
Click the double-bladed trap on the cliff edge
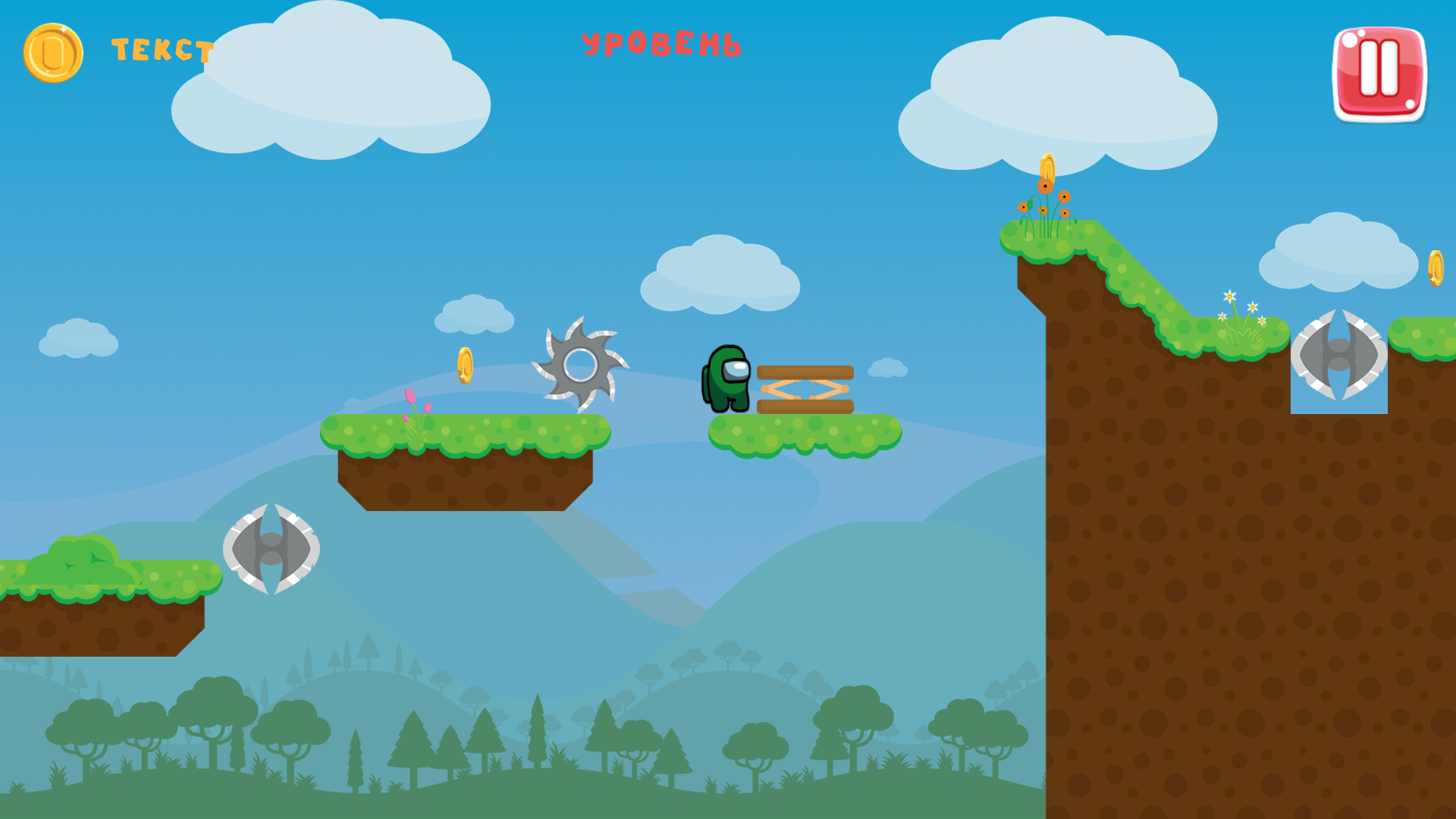1338,356
